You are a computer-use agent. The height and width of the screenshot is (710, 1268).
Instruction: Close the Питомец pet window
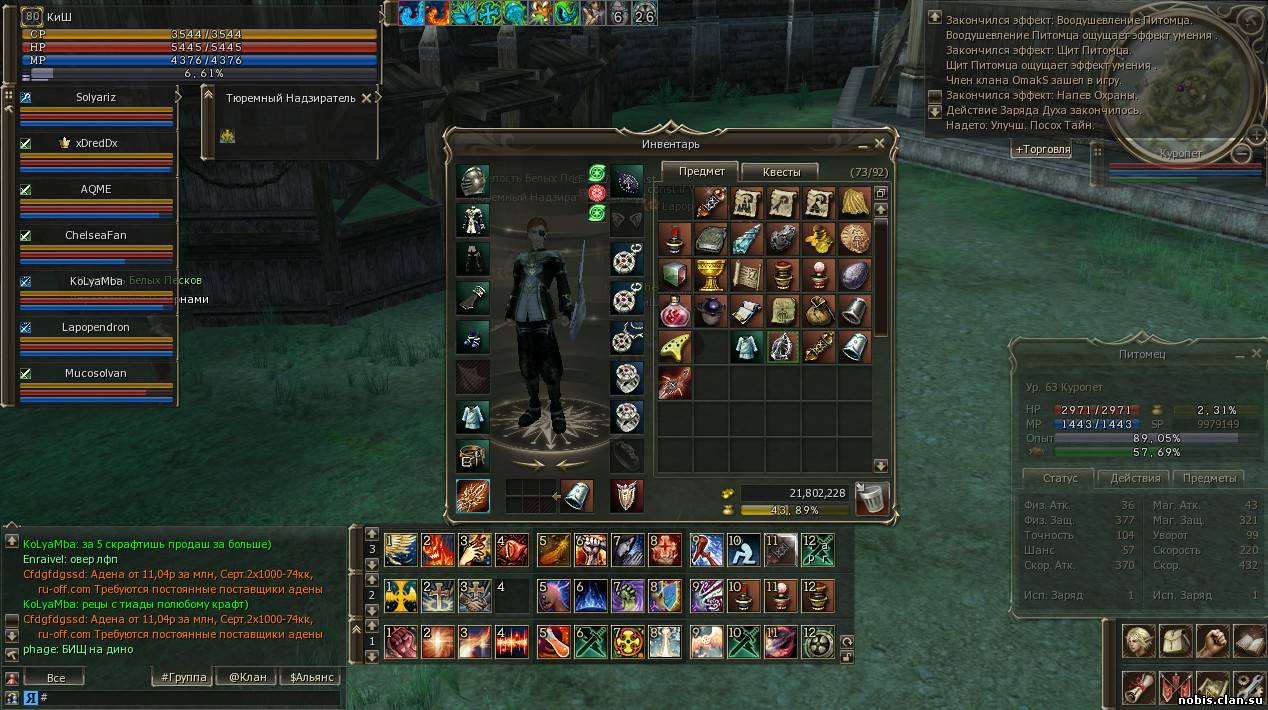(1257, 354)
